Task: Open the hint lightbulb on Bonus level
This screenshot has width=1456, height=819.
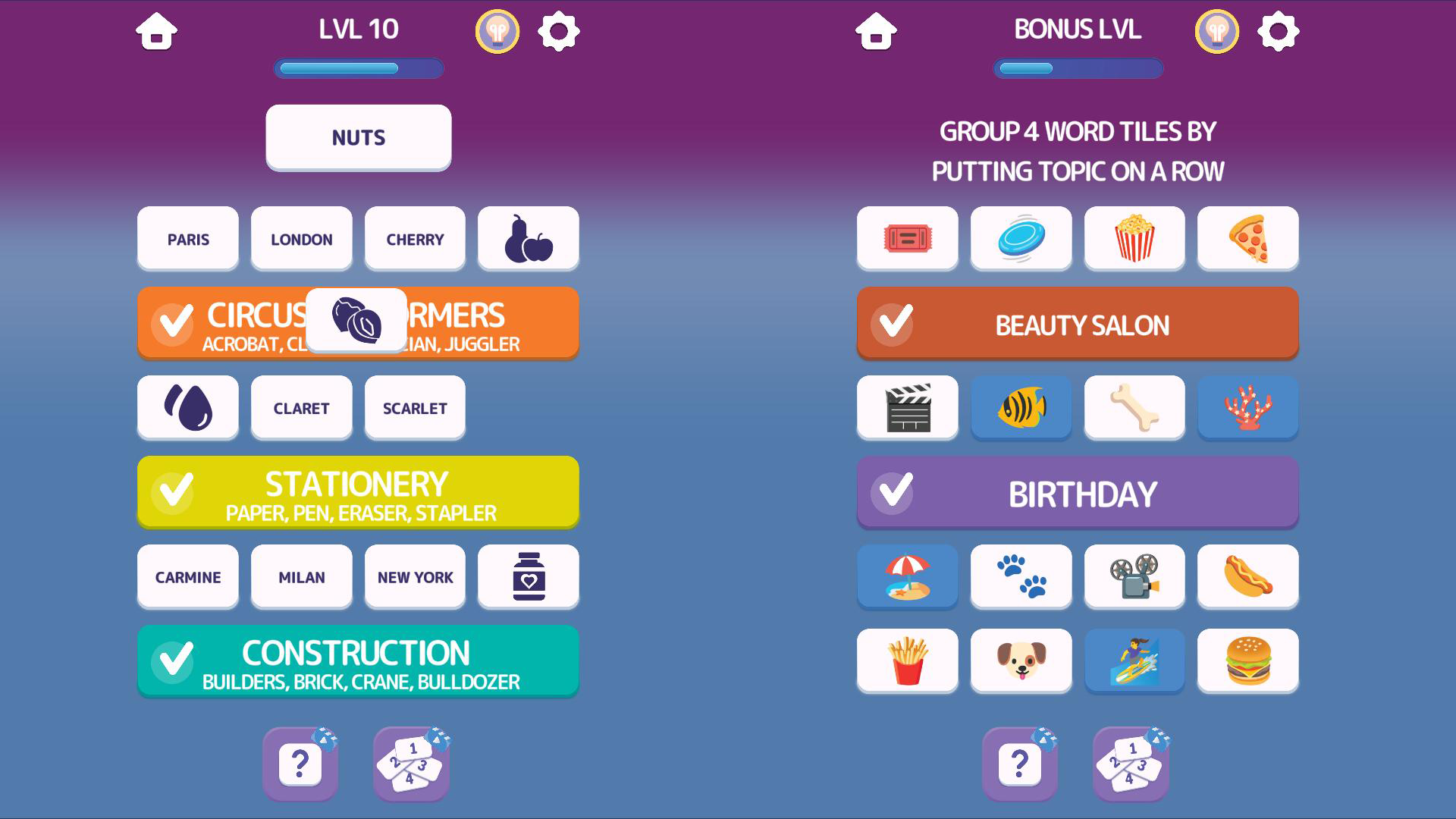Action: point(1216,31)
